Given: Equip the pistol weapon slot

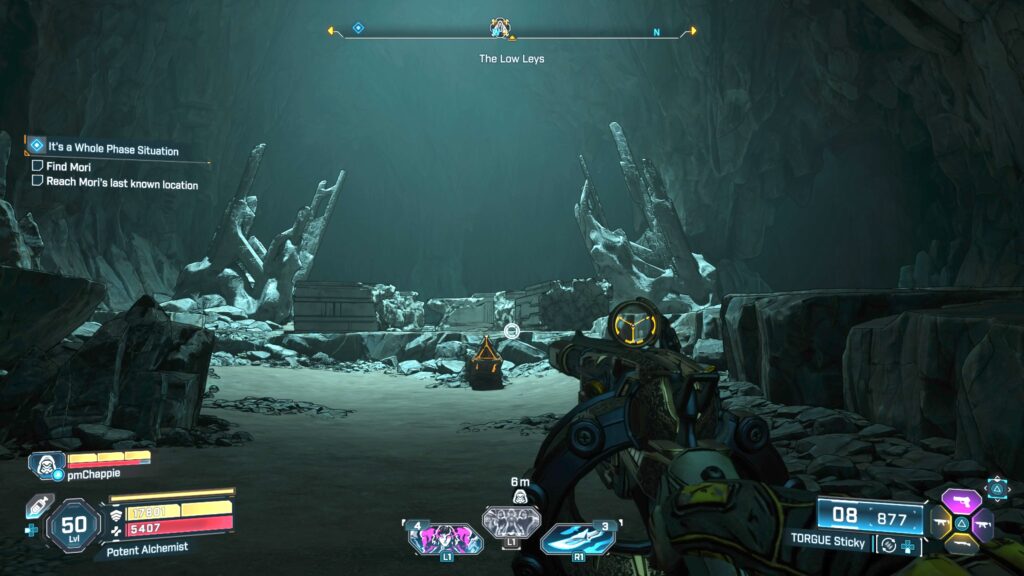Looking at the screenshot, I should click(x=961, y=501).
